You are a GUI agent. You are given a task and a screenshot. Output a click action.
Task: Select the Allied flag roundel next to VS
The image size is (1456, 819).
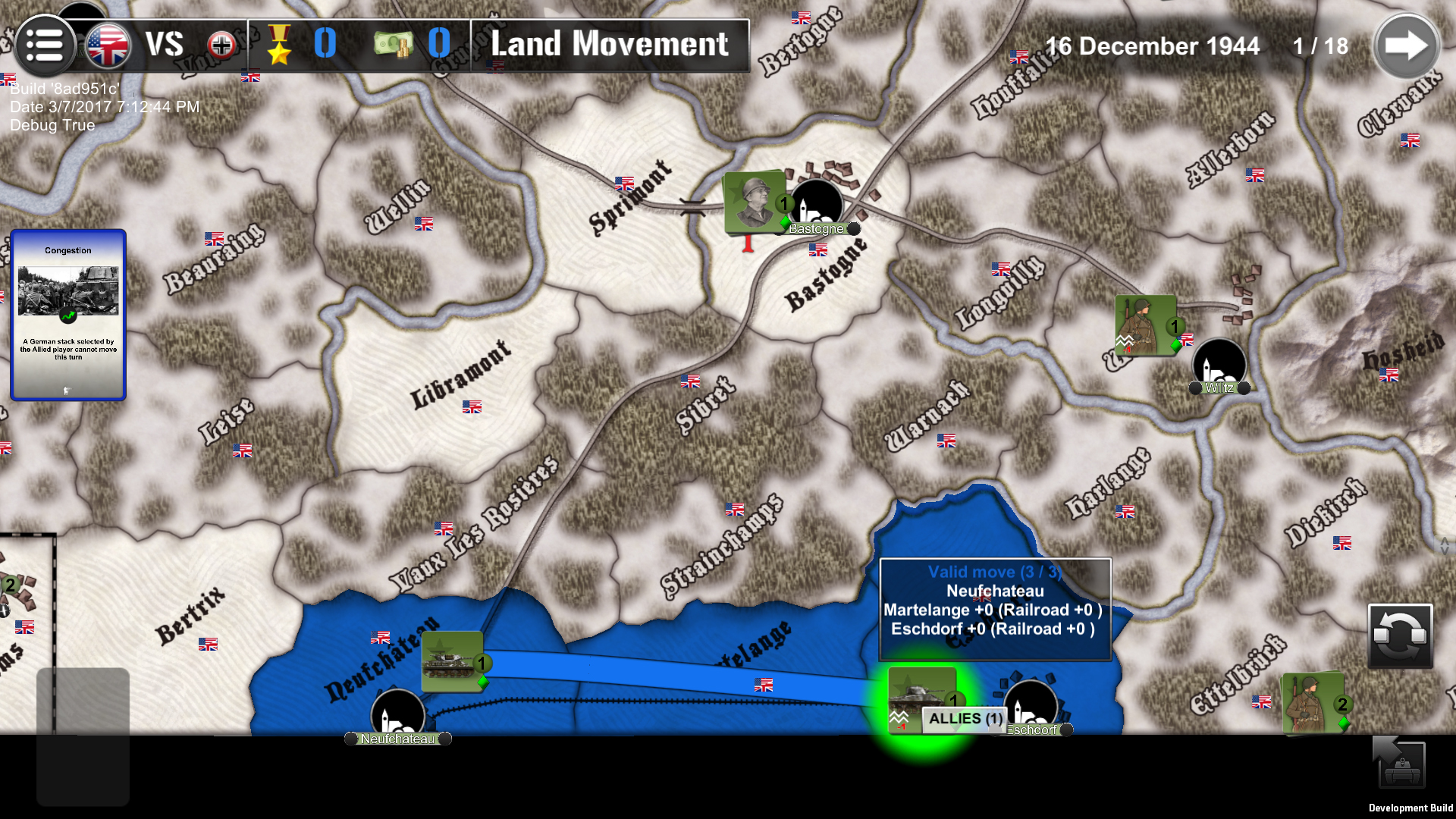coord(107,44)
